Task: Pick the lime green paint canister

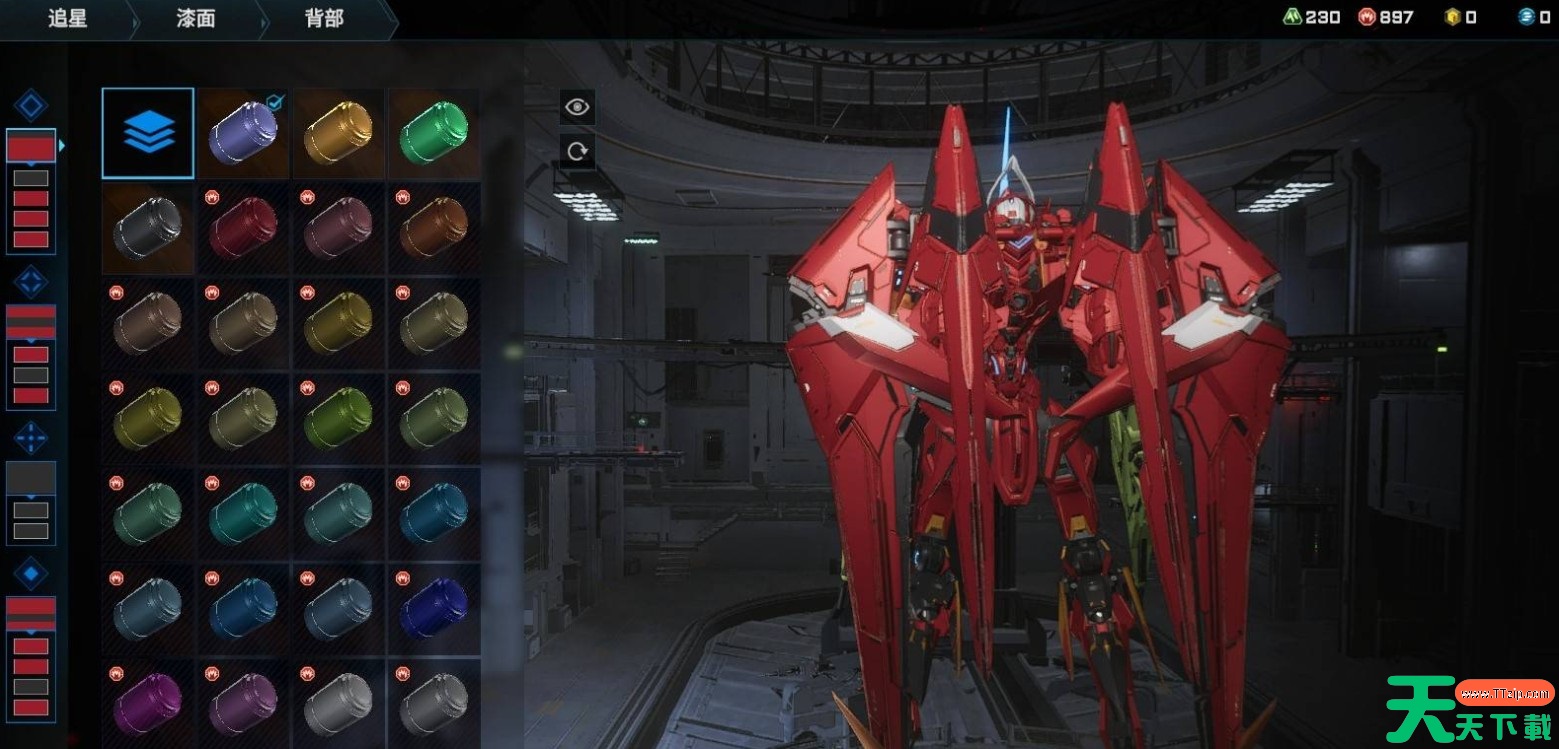Action: click(x=338, y=418)
